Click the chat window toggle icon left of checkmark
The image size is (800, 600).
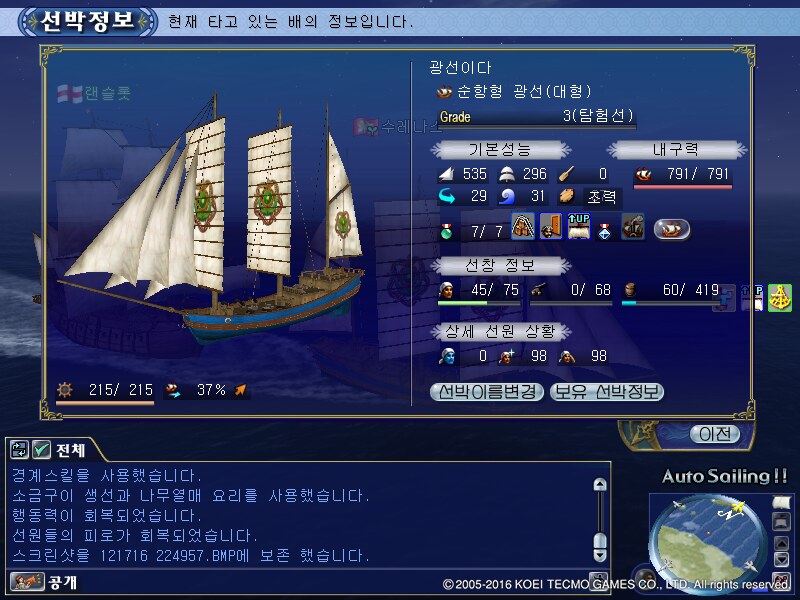(x=20, y=450)
